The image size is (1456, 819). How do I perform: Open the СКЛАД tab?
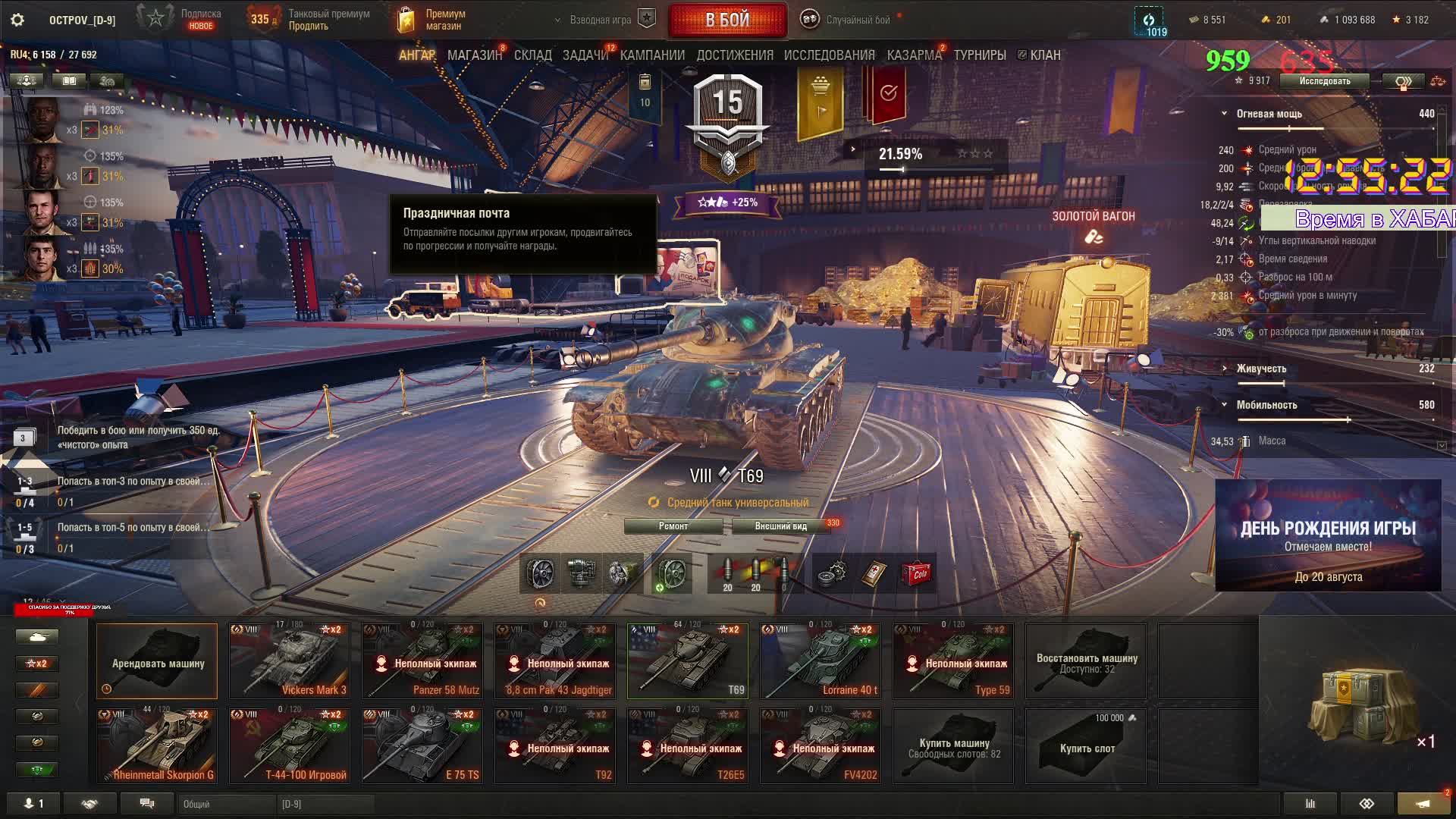[532, 55]
